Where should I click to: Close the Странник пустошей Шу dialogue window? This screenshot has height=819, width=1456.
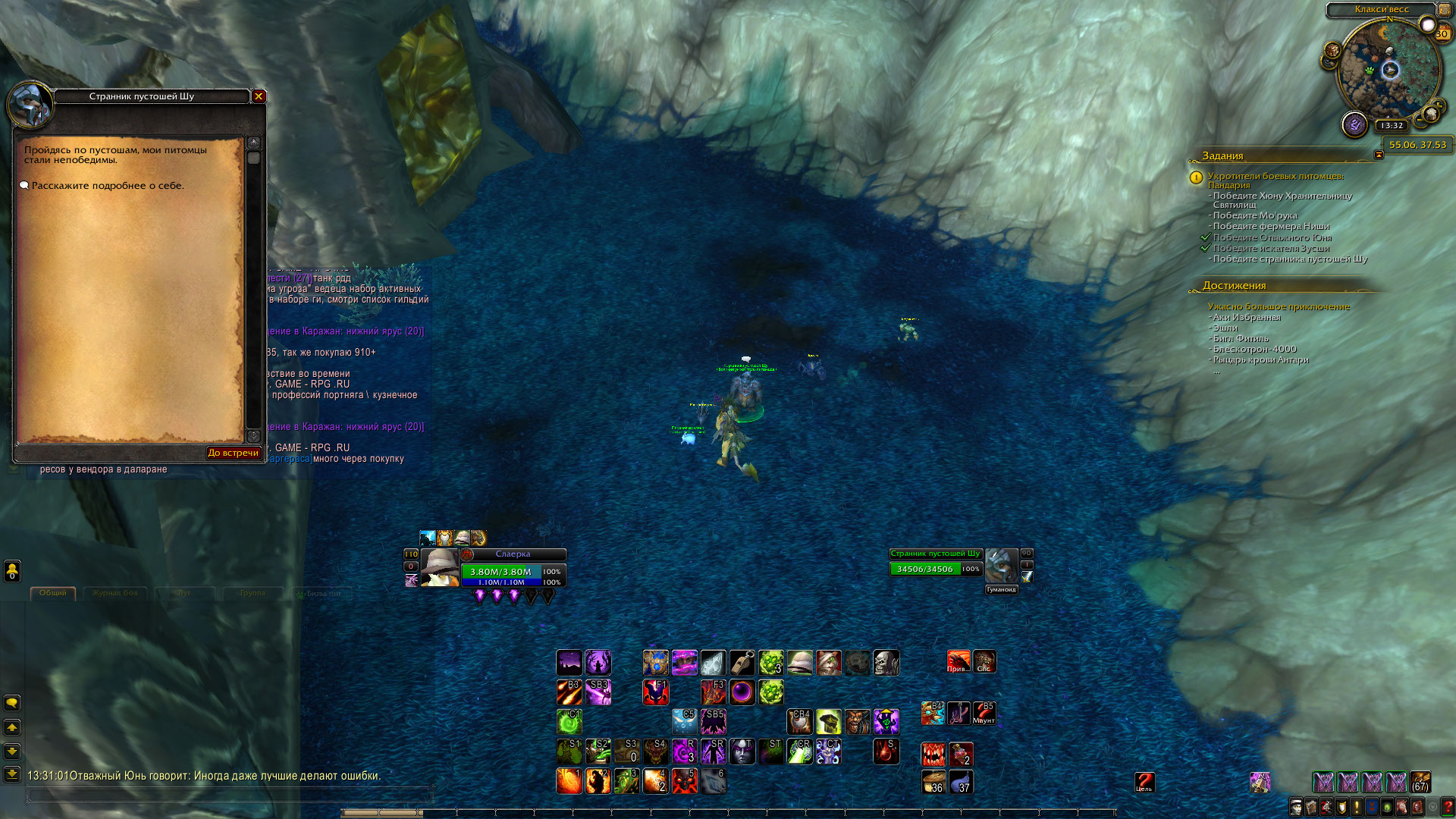tap(259, 96)
